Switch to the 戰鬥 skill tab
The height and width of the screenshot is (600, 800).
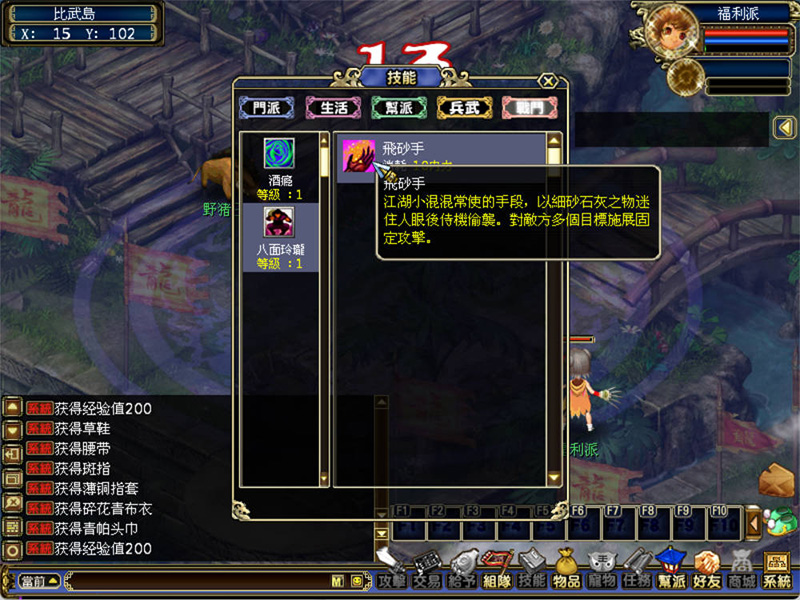(529, 107)
